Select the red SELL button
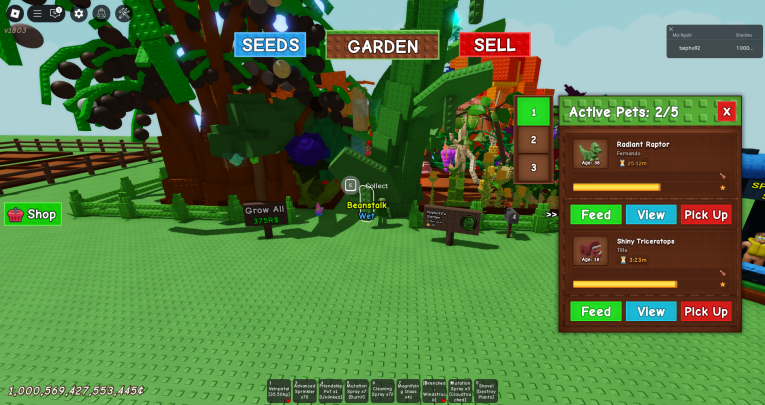 [x=494, y=45]
